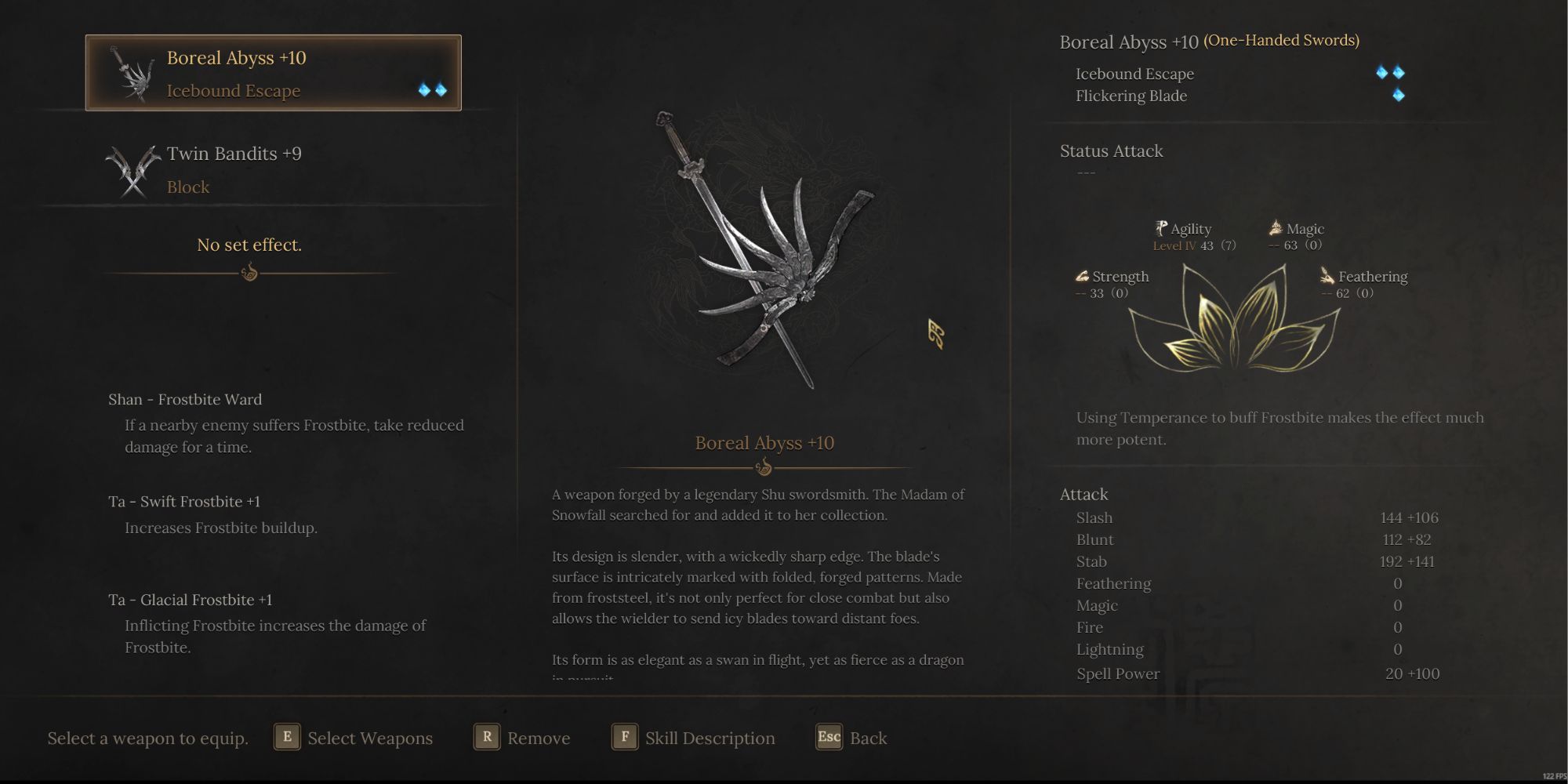This screenshot has height=784, width=1568.
Task: Expand the Status Attack section
Action: point(1111,151)
